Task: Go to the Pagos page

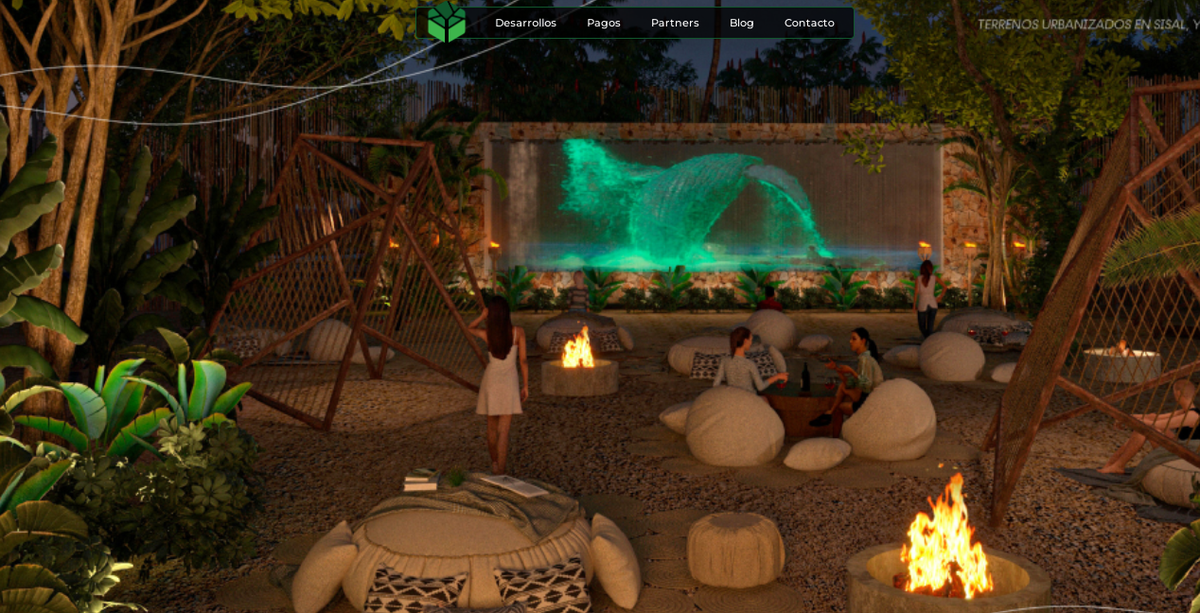Action: tap(603, 23)
